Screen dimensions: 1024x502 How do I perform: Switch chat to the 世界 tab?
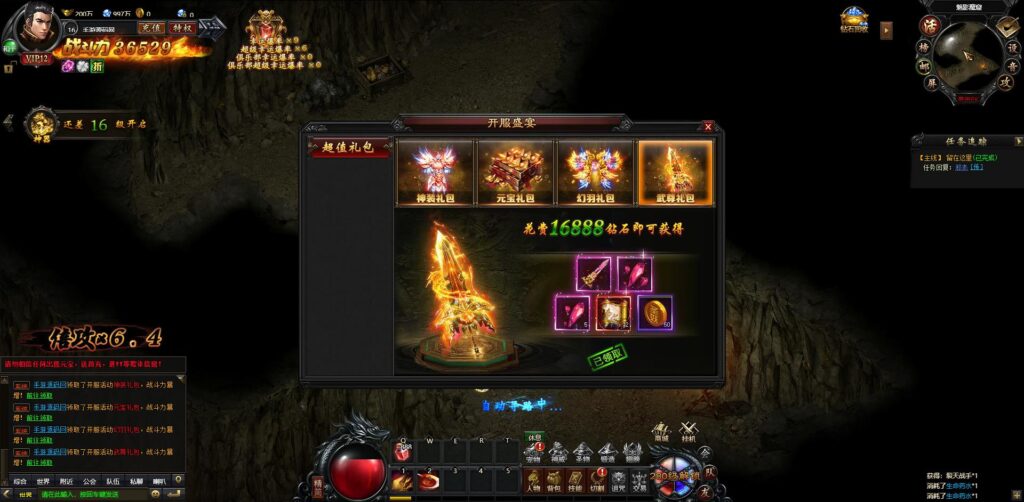pyautogui.click(x=42, y=481)
